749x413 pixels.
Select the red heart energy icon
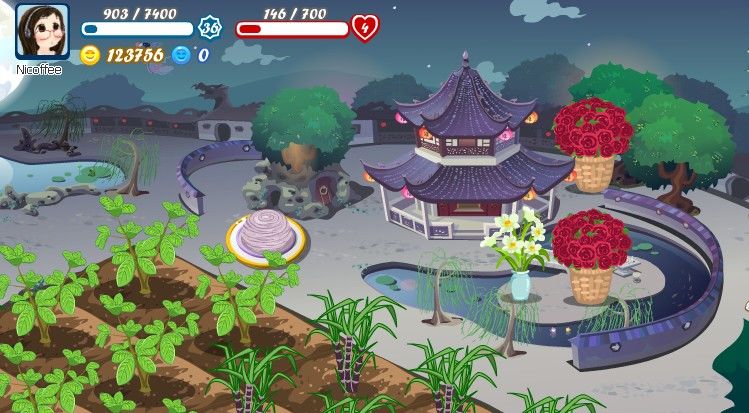tap(365, 28)
